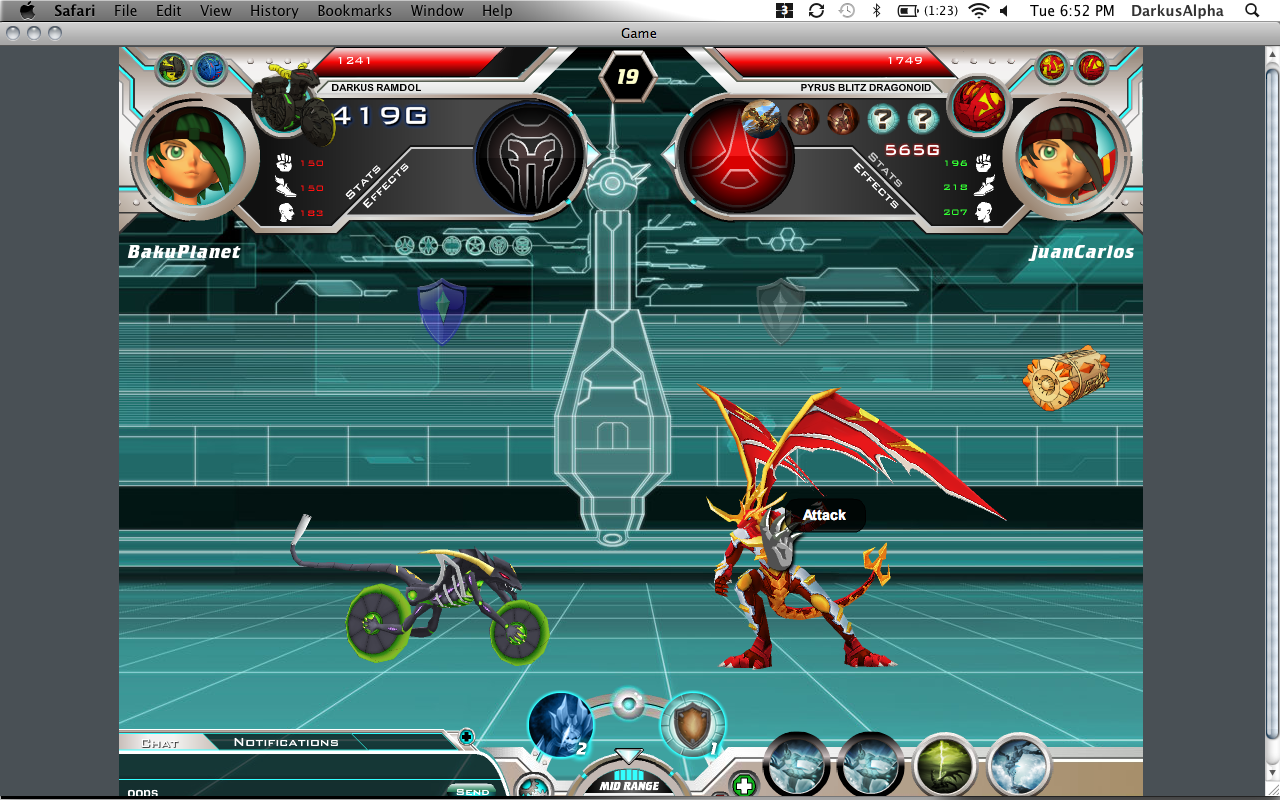The image size is (1280, 800).
Task: Switch to the Notifications tab
Action: (x=286, y=742)
